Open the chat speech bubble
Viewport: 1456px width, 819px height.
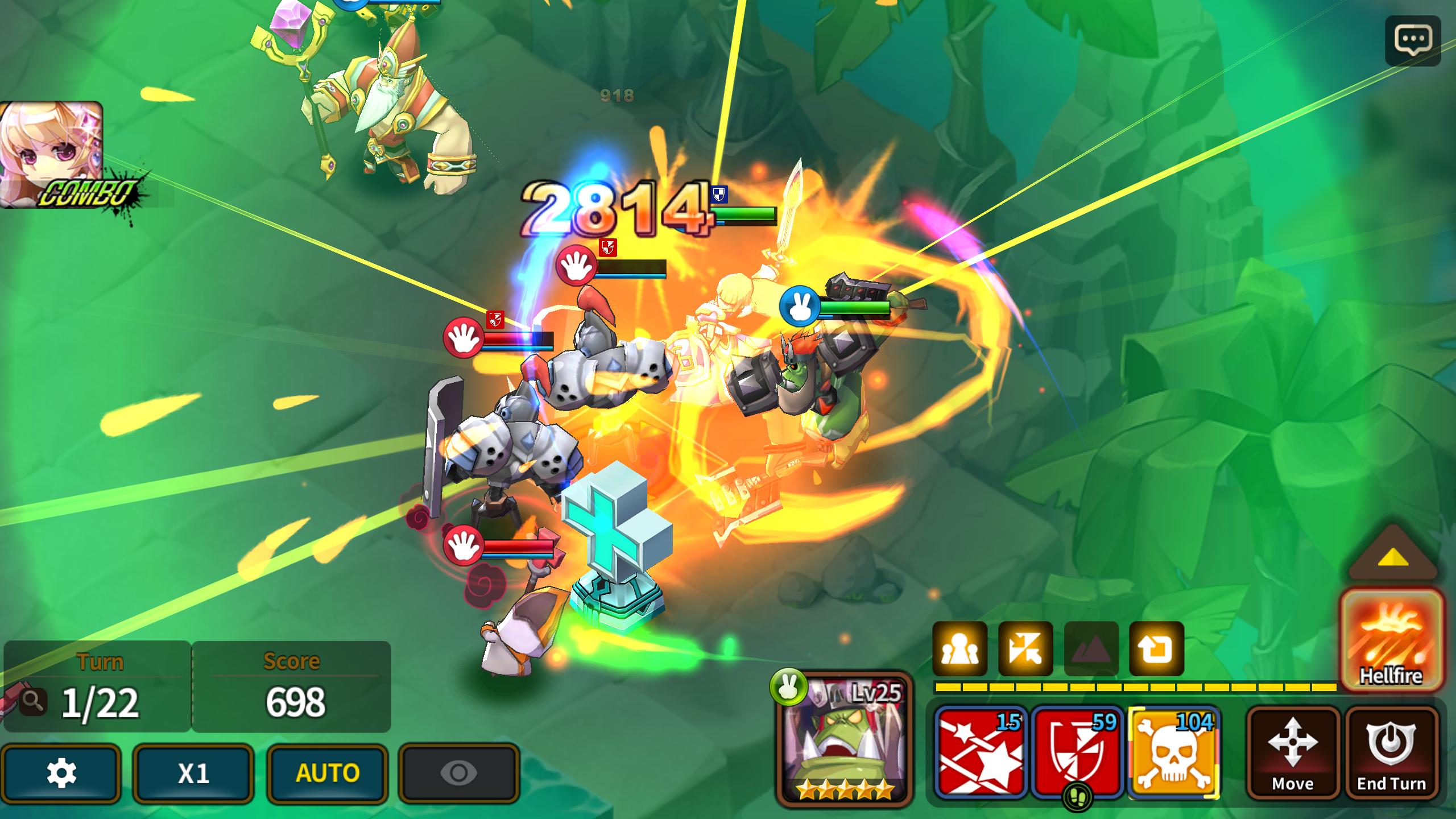[x=1413, y=40]
